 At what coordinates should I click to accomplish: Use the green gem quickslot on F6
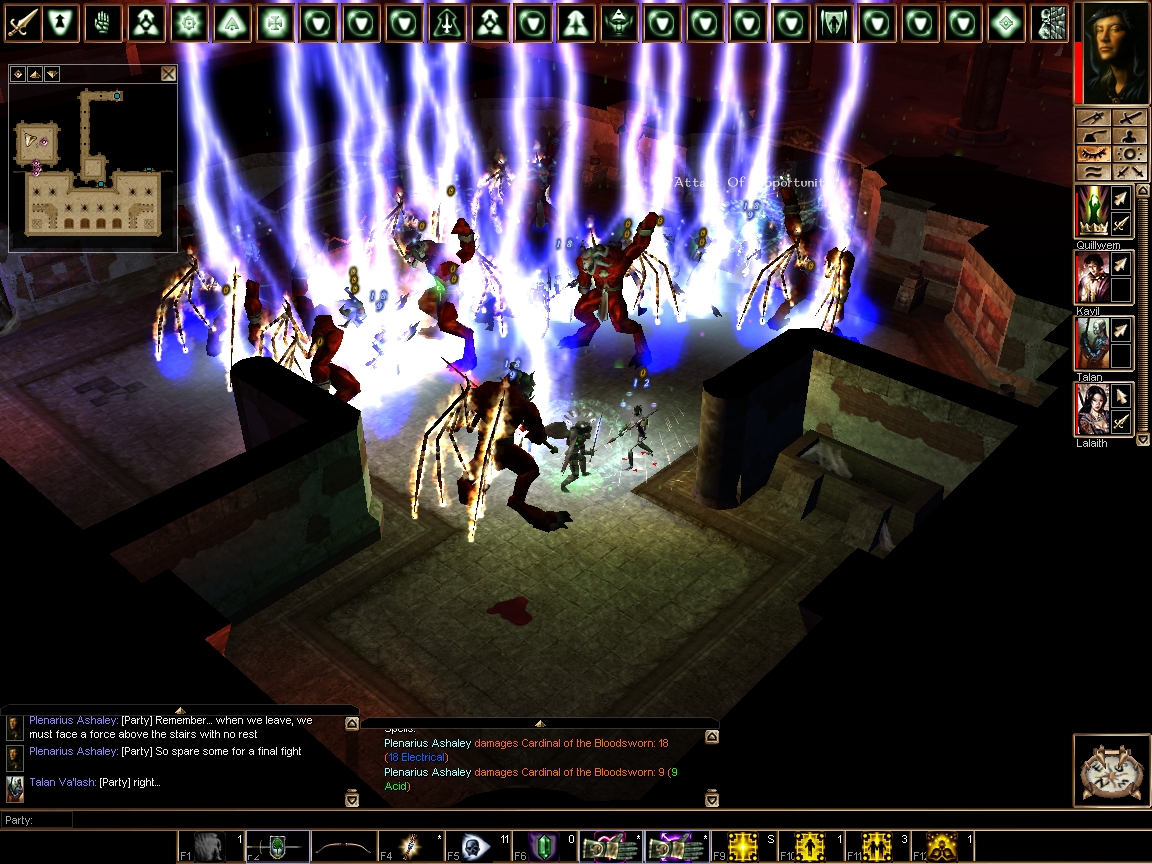point(541,847)
